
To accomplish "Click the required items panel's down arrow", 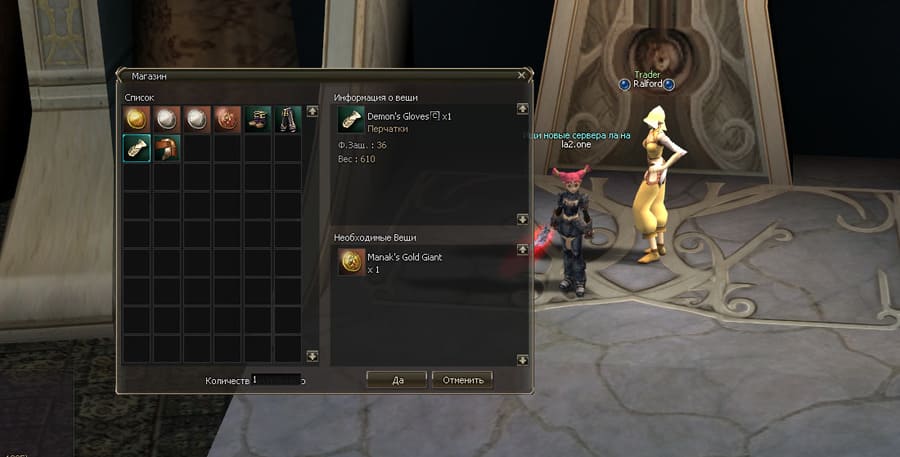I will [522, 359].
